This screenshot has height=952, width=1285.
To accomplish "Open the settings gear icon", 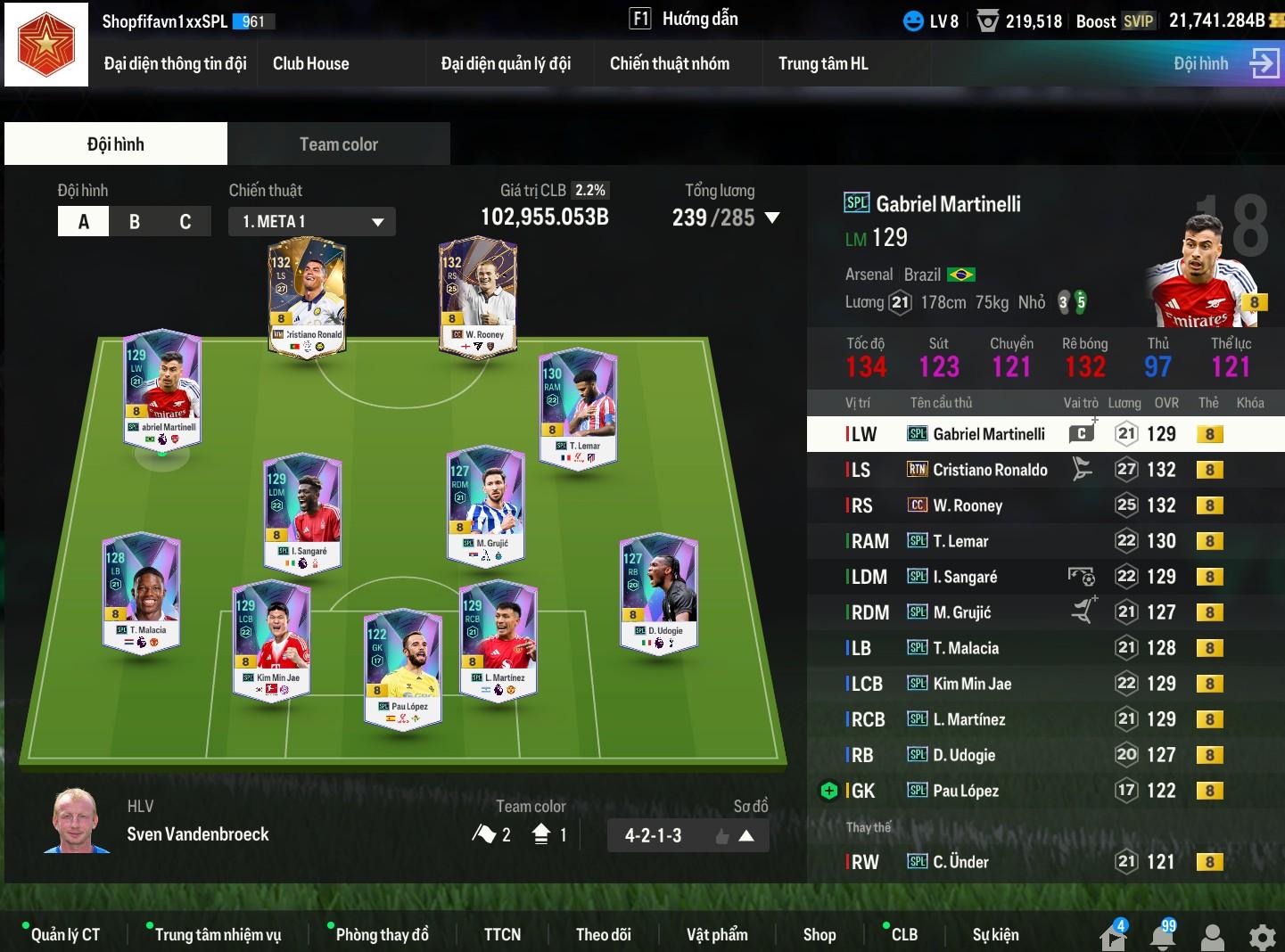I will [1262, 937].
